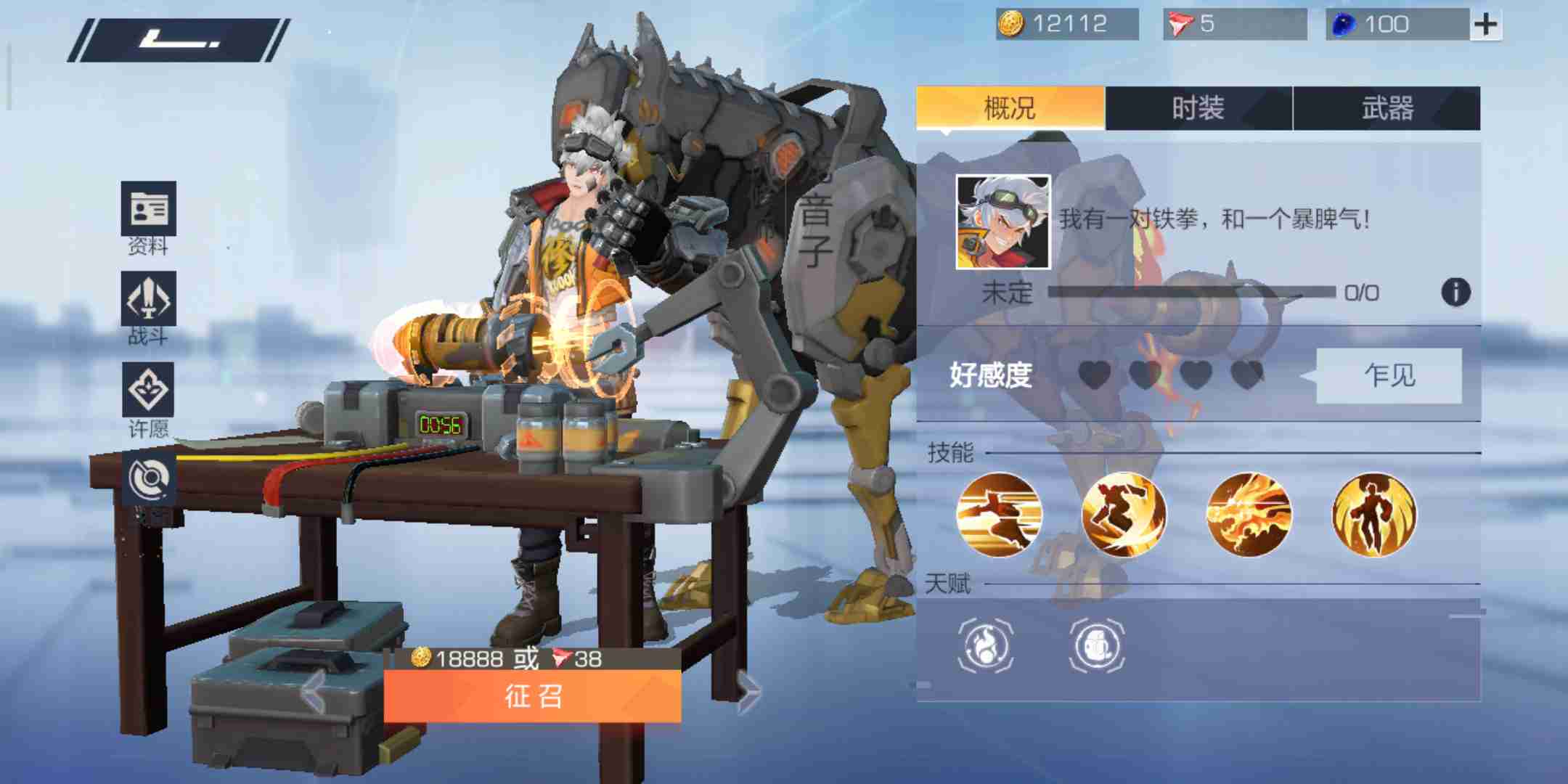View the fire dragon skill icon
1568x784 pixels.
pyautogui.click(x=1249, y=515)
